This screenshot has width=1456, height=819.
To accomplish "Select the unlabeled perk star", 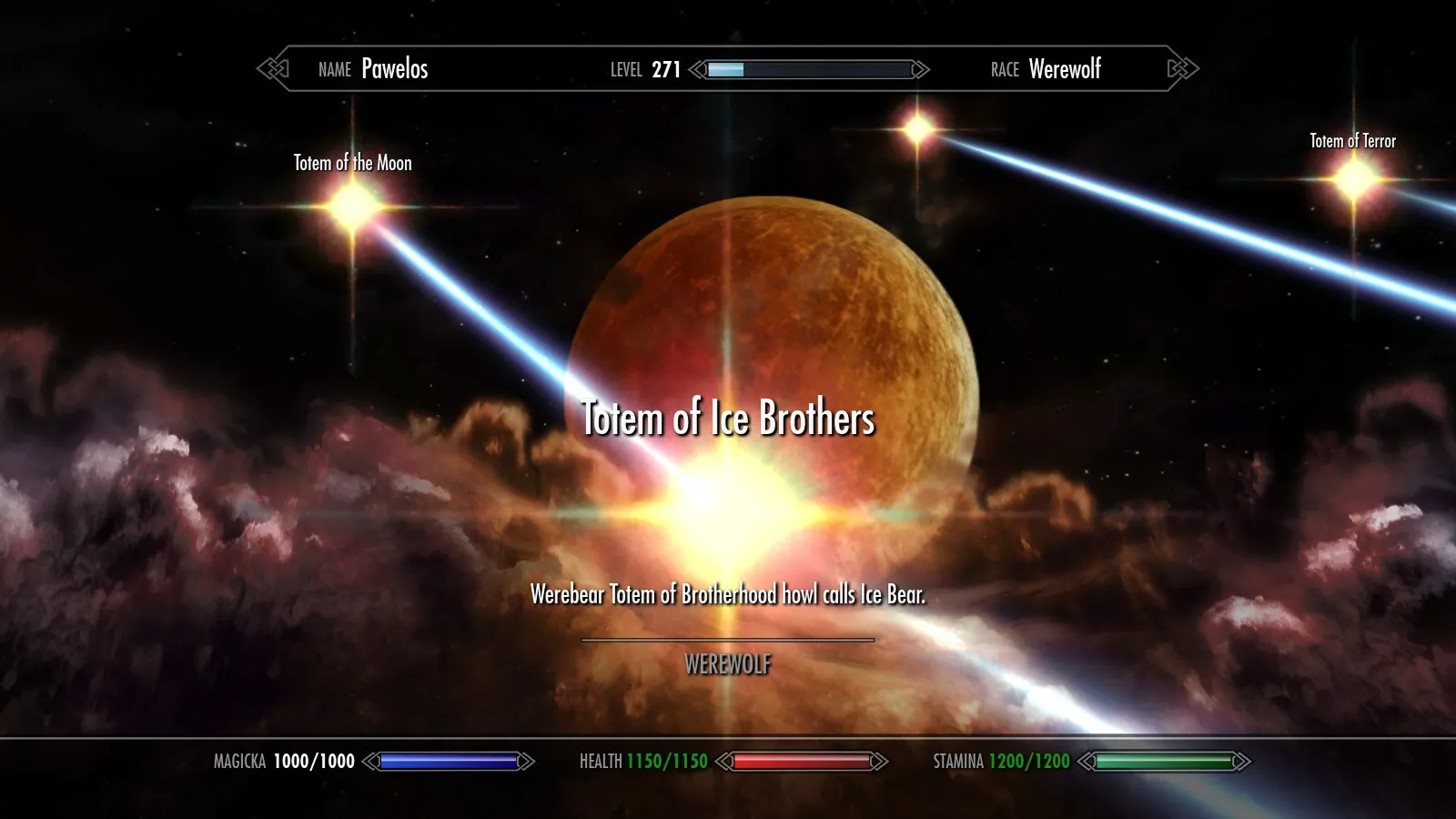I will click(x=918, y=130).
